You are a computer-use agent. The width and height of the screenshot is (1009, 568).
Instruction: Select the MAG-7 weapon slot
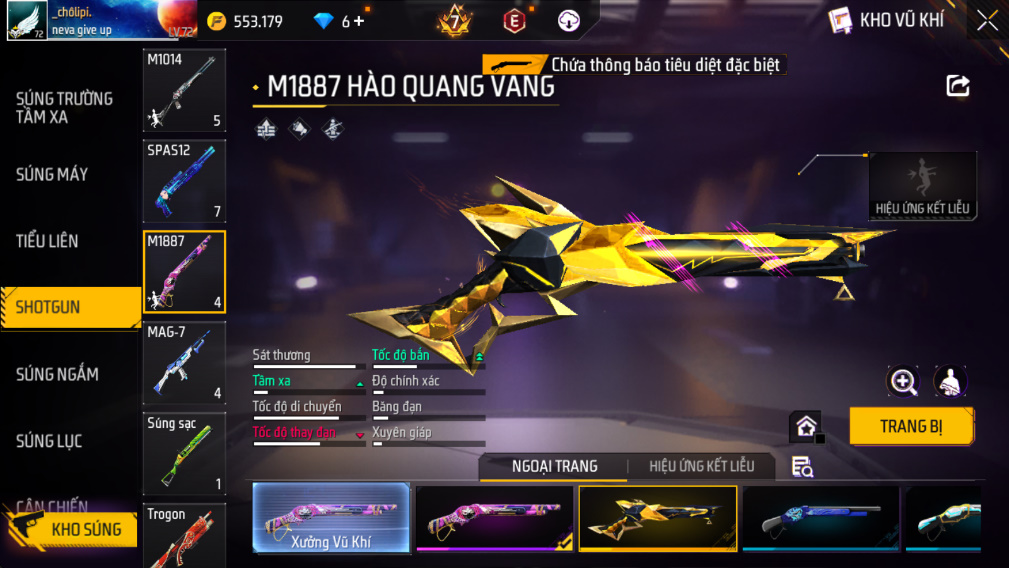185,362
